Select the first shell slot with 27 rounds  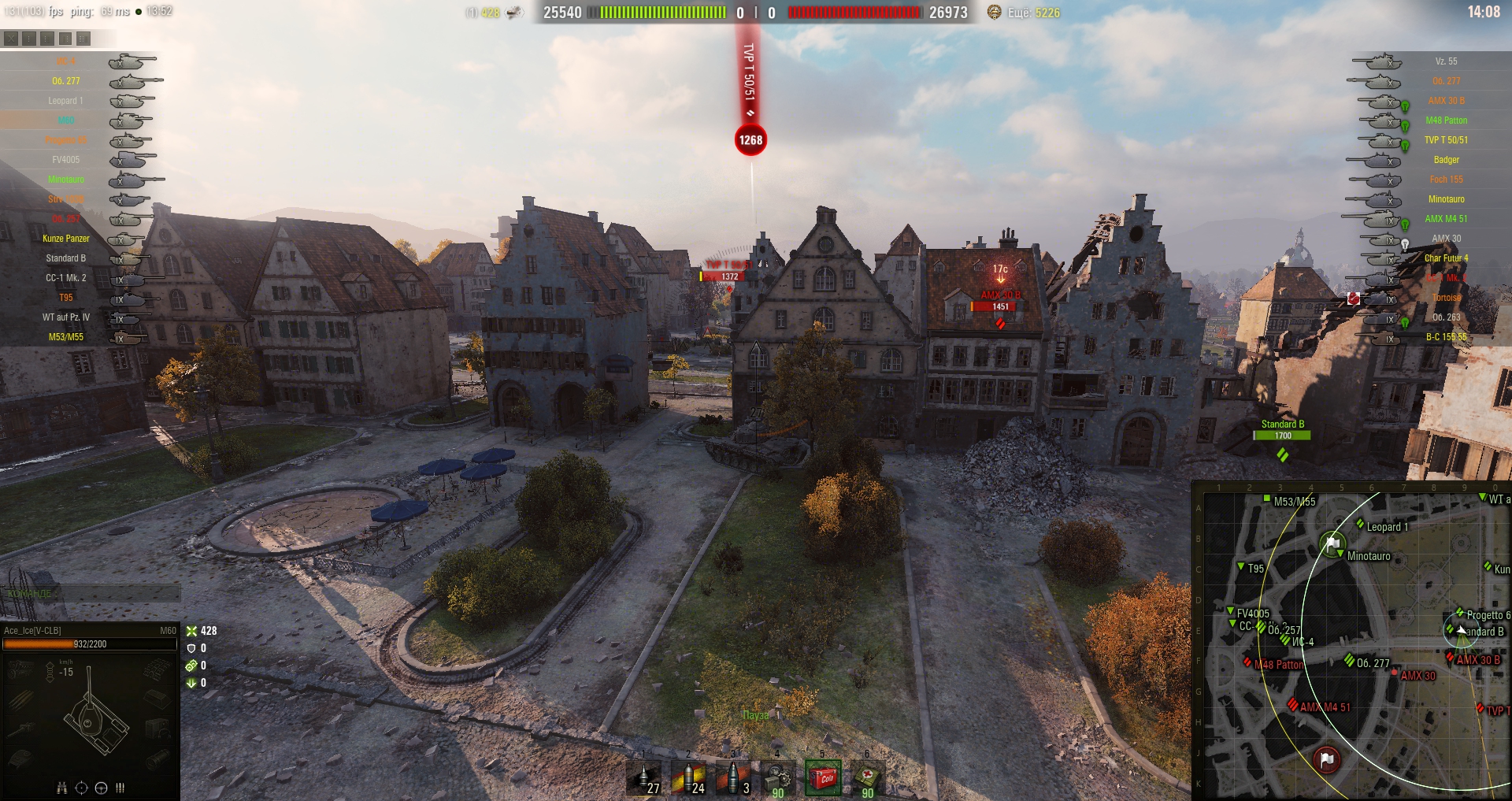point(644,778)
